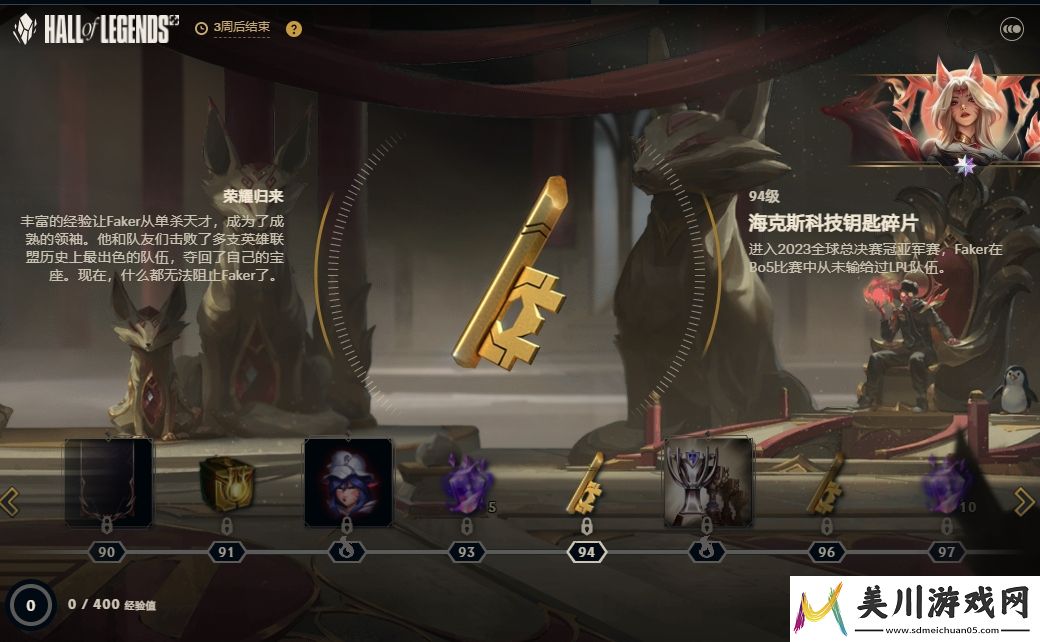
Task: Pick the level 93 purple essence reward
Action: (x=465, y=482)
